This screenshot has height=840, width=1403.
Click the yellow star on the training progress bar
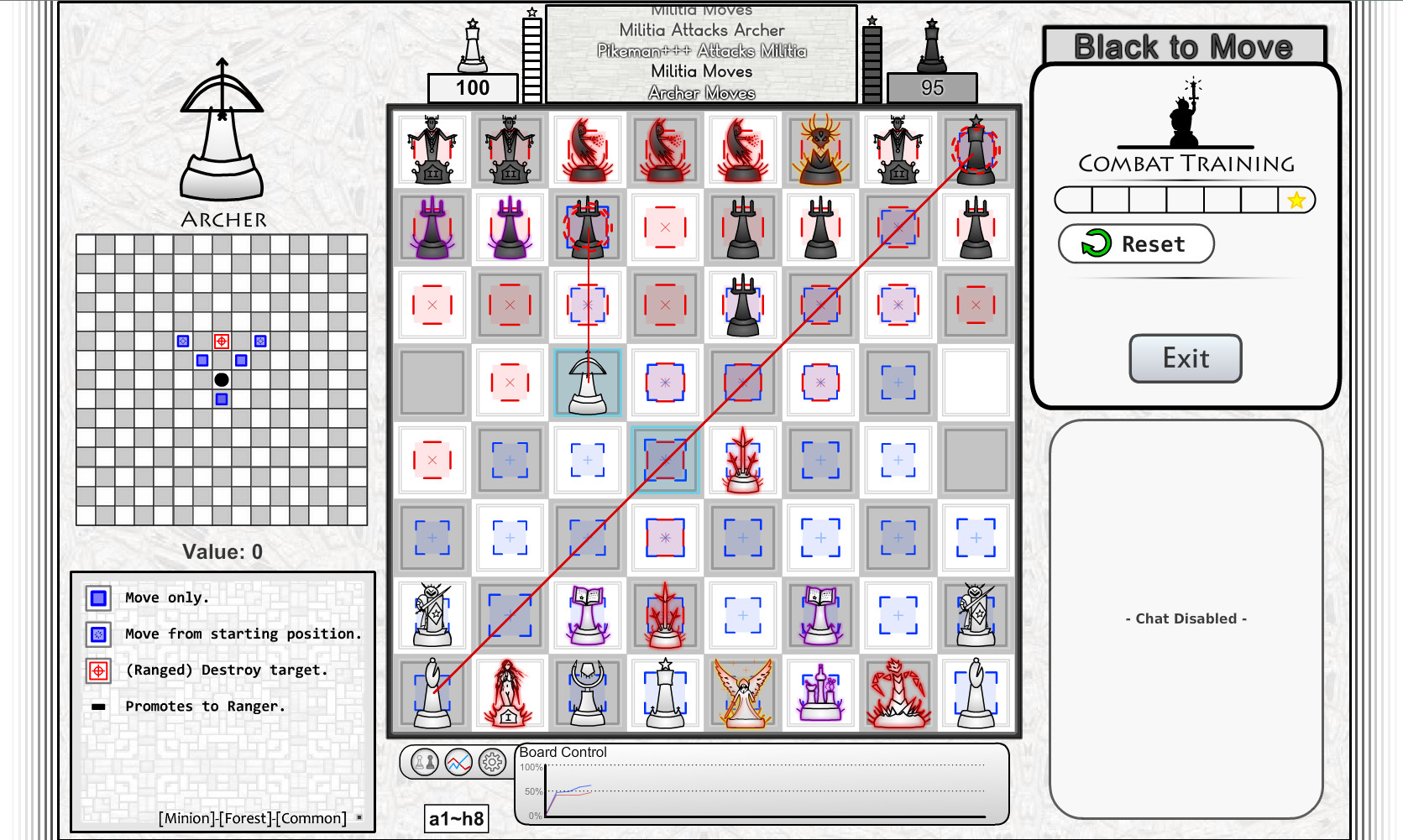pos(1297,200)
